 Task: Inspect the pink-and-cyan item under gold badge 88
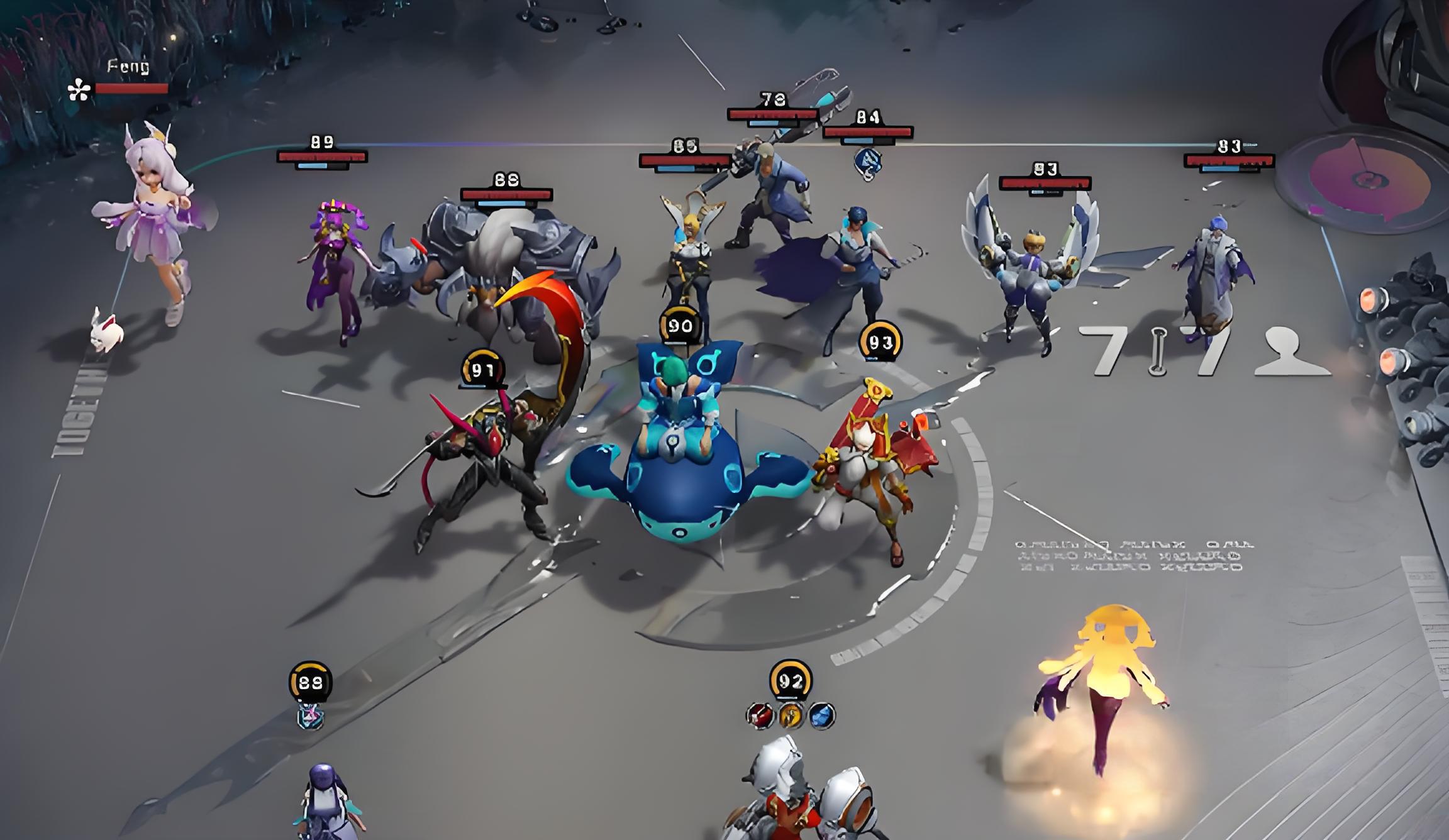(310, 717)
